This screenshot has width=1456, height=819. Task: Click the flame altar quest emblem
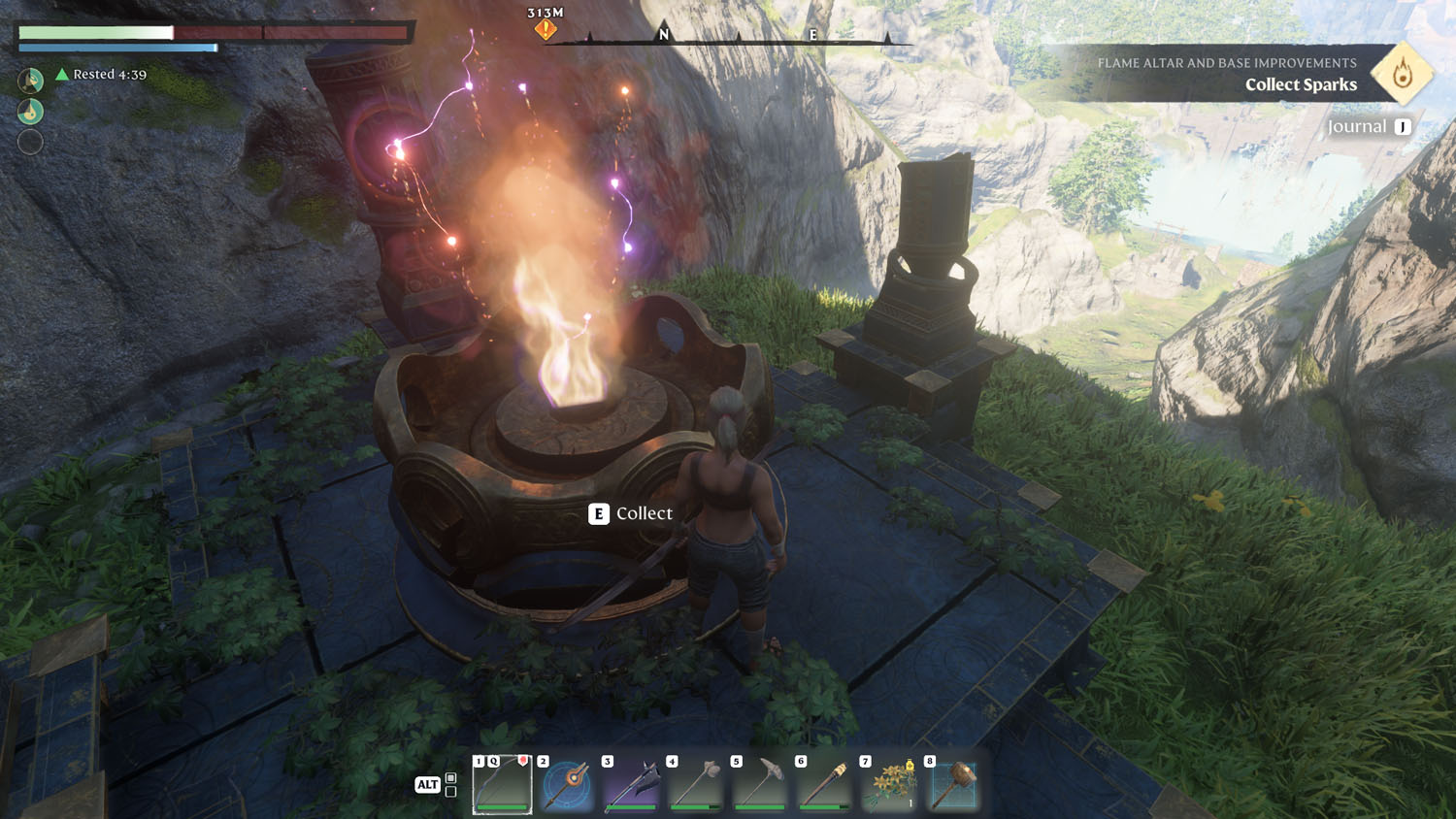[x=1402, y=74]
